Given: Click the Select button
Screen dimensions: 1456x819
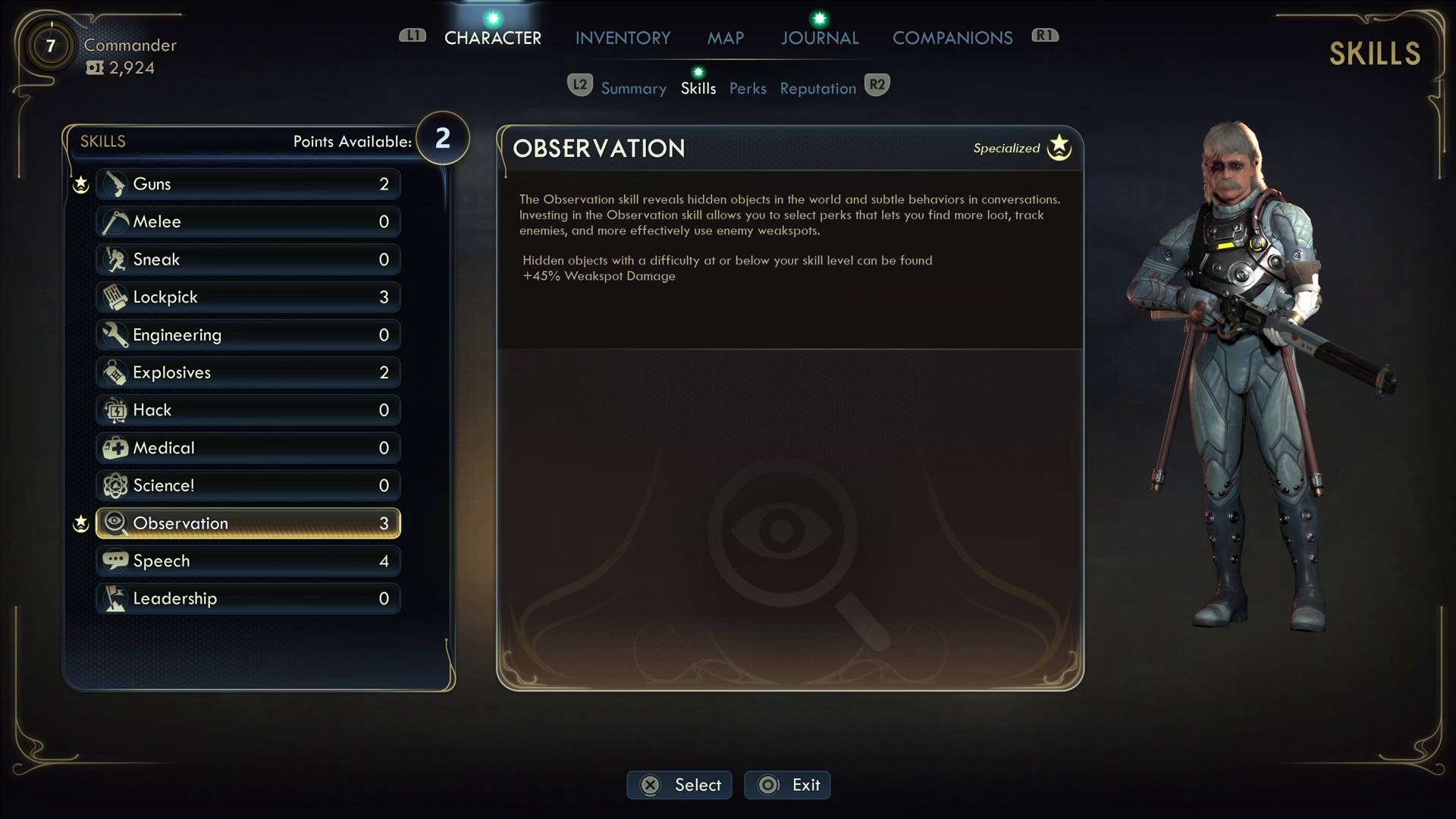Looking at the screenshot, I should (x=679, y=785).
